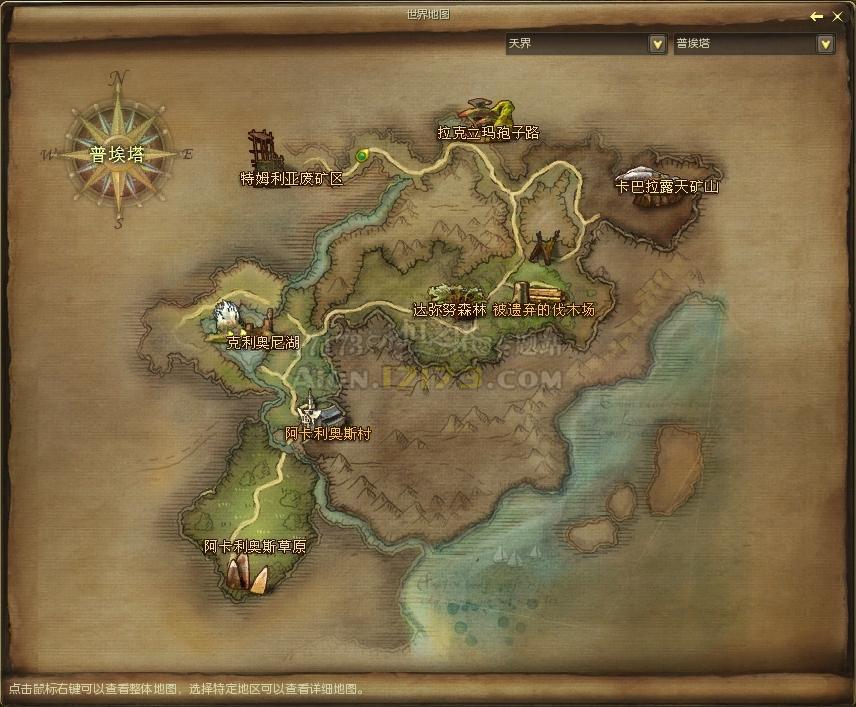Choose 卡巴拉露天矿山 on the map
This screenshot has height=707, width=856.
[667, 186]
